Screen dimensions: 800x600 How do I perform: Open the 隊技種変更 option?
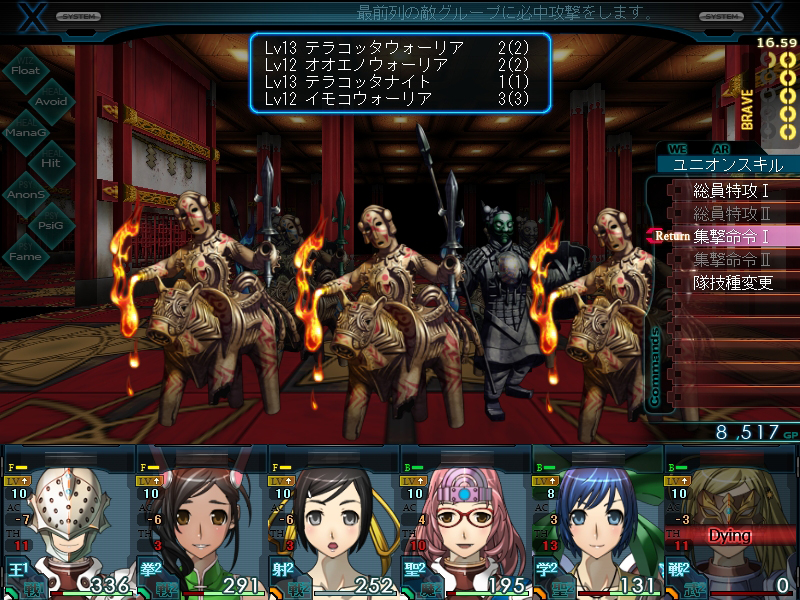[733, 282]
